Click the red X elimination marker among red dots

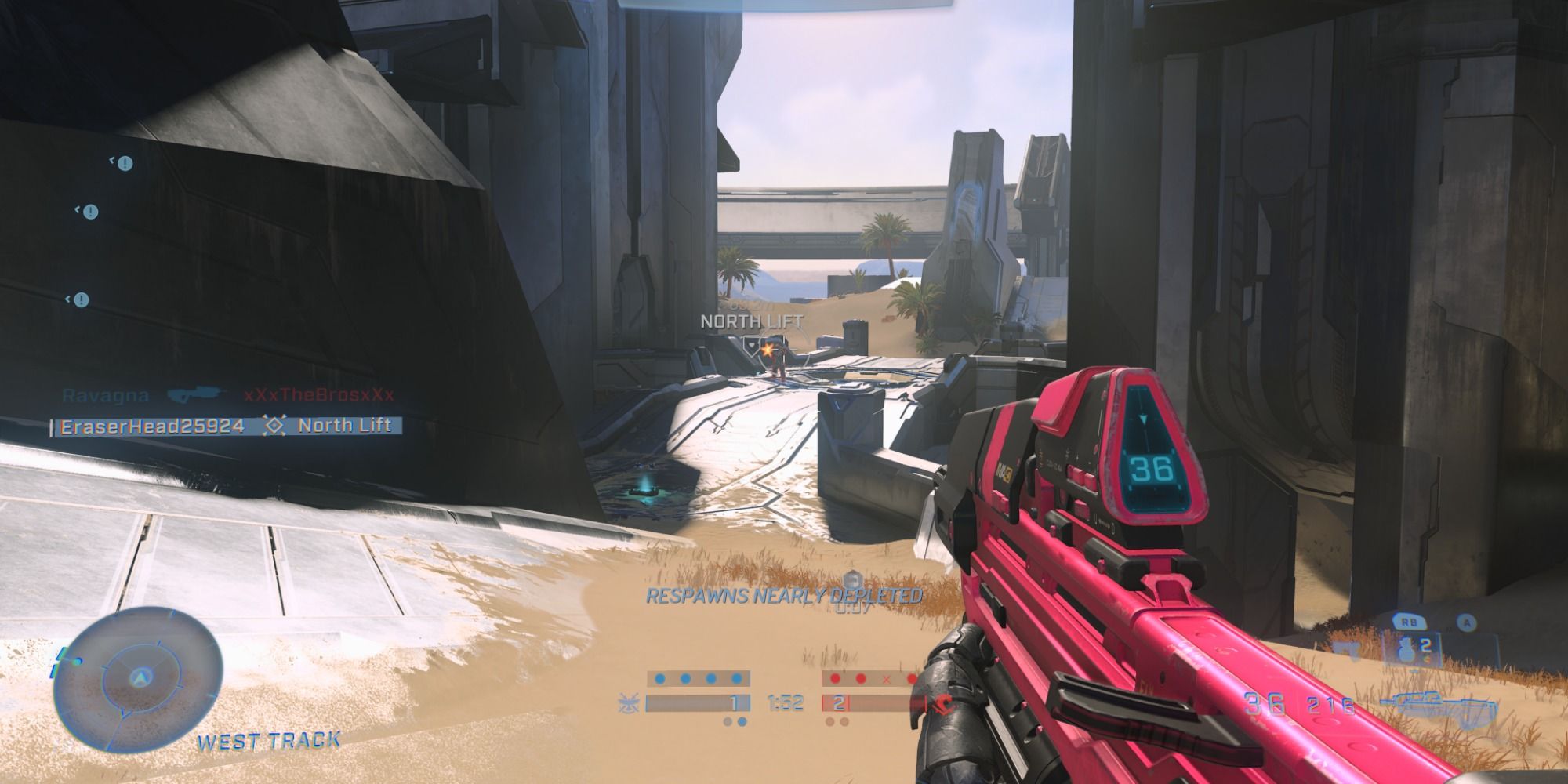tap(886, 679)
